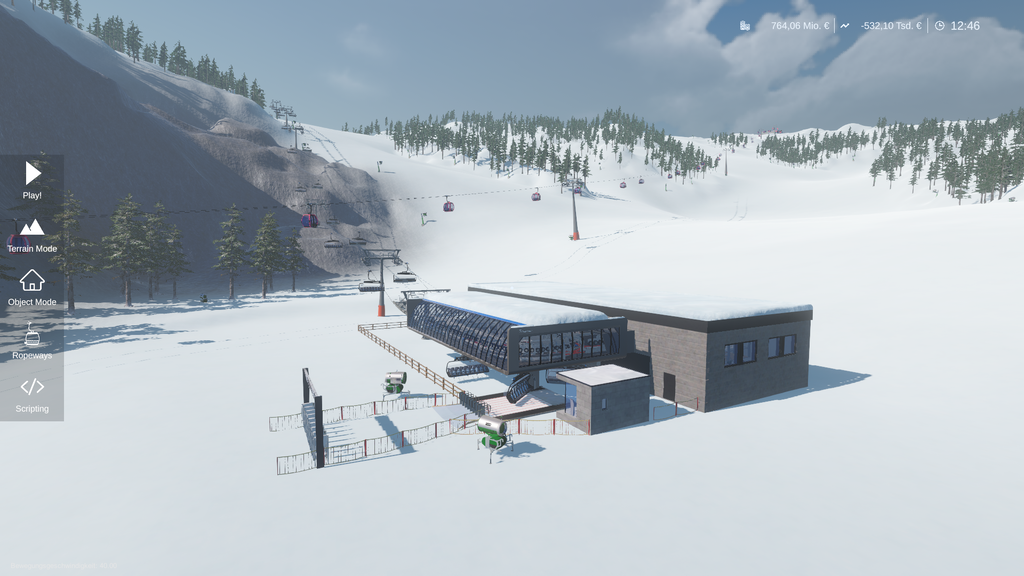Switch to Terrain Mode
Viewport: 1024px width, 576px height.
click(32, 234)
